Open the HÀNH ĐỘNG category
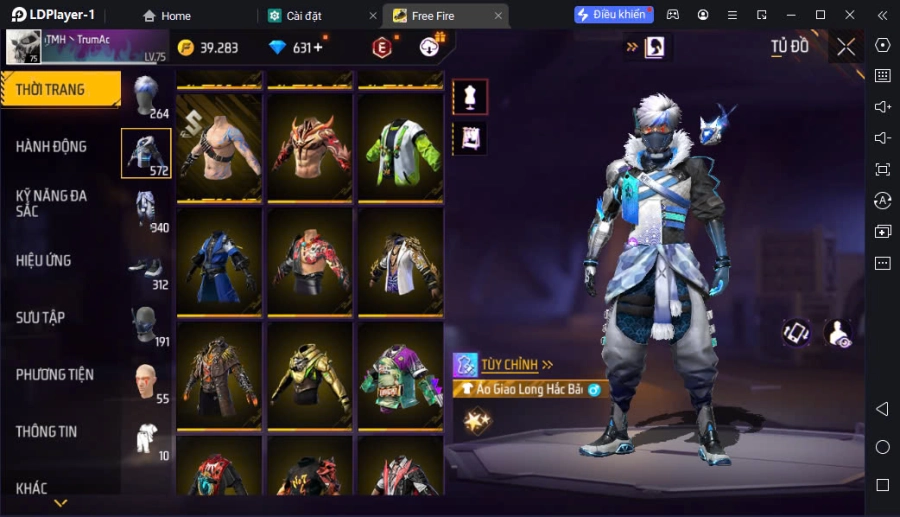Viewport: 900px width, 517px height. [51, 147]
